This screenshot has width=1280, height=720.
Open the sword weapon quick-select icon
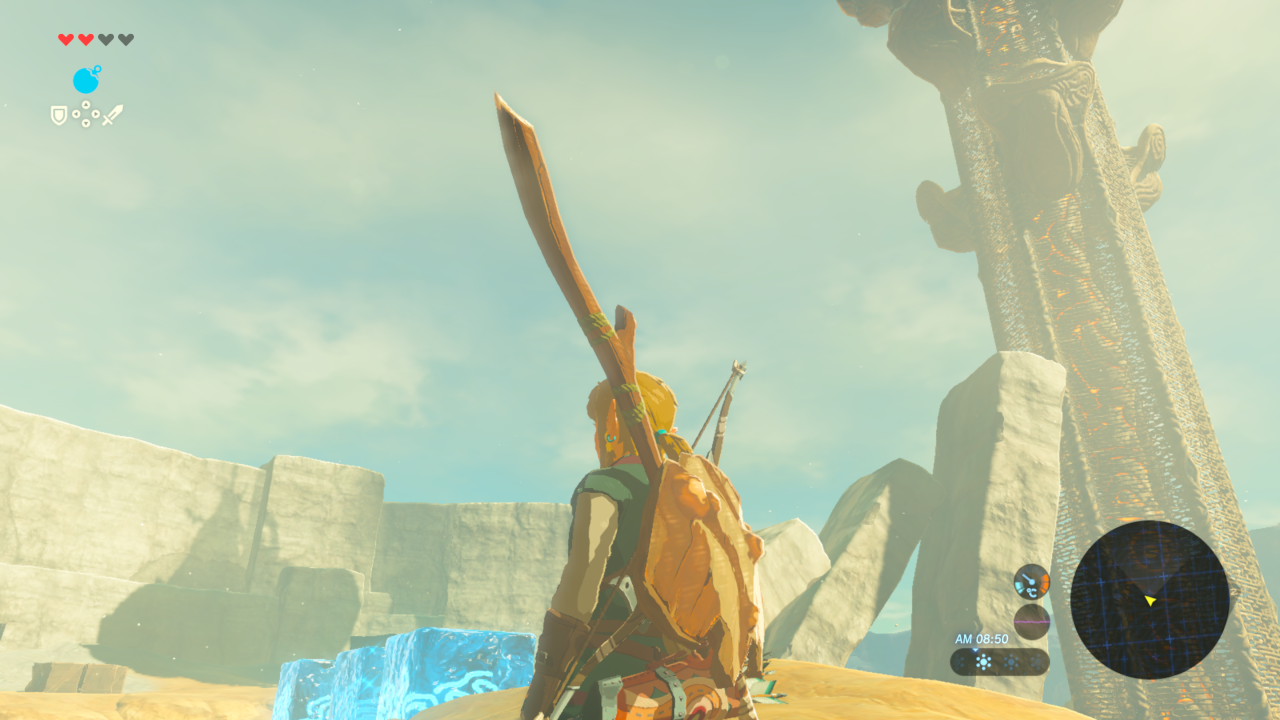(x=112, y=115)
